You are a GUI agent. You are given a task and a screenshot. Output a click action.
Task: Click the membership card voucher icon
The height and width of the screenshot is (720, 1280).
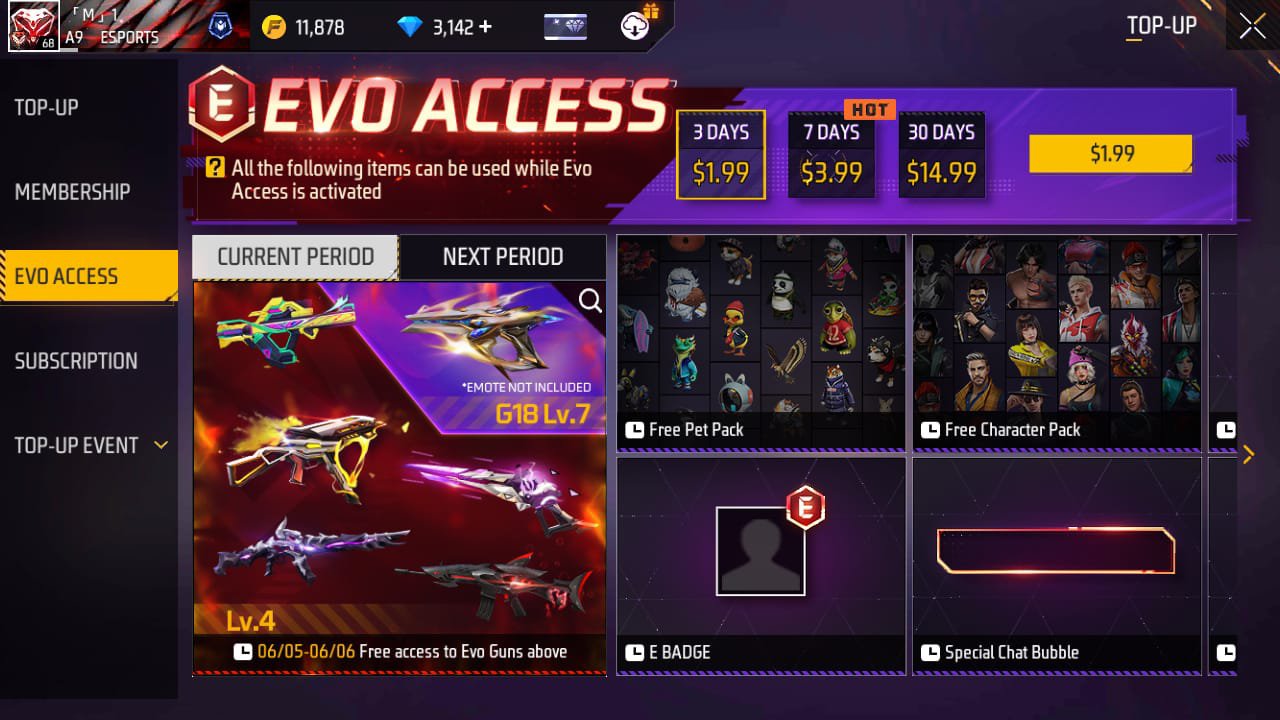click(x=565, y=27)
